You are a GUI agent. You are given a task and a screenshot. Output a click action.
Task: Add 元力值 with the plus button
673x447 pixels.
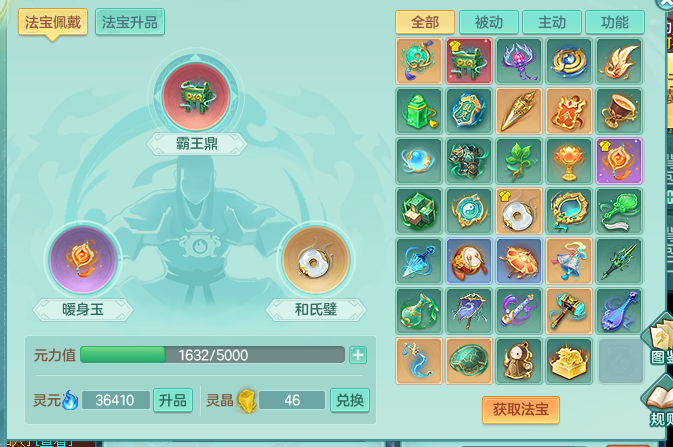point(357,355)
